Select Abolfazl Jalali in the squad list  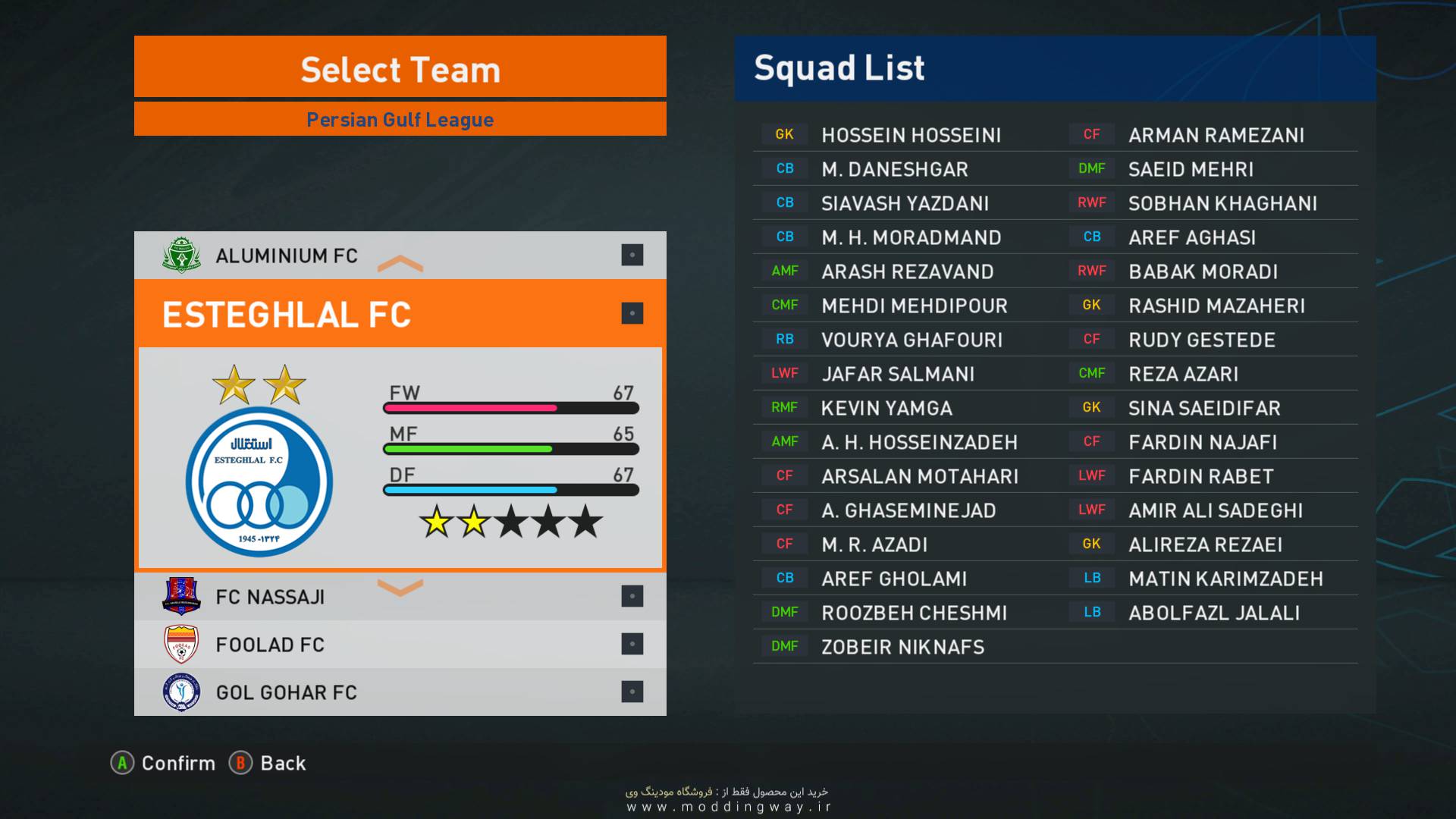(1213, 613)
